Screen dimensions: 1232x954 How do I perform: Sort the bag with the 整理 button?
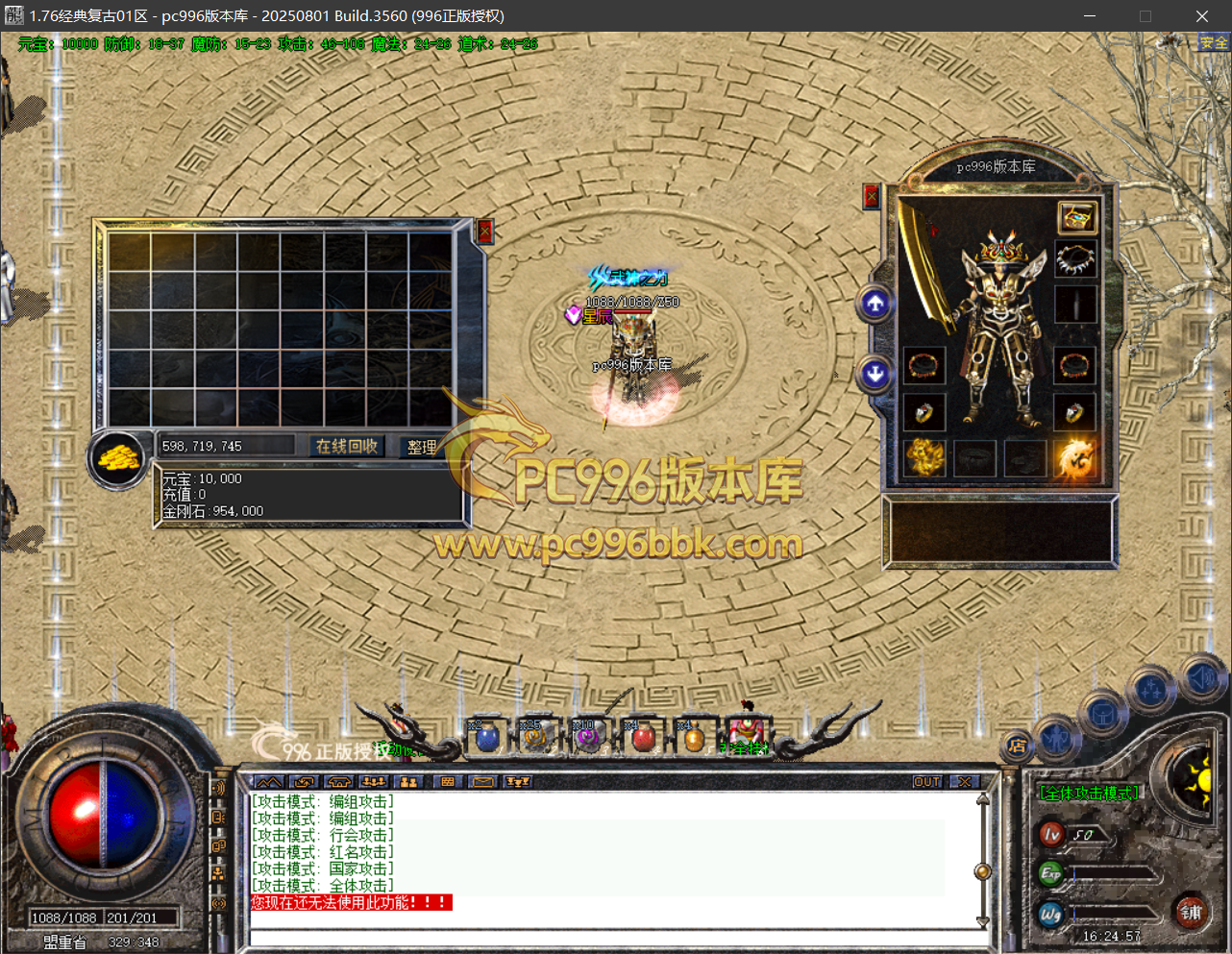coord(422,447)
